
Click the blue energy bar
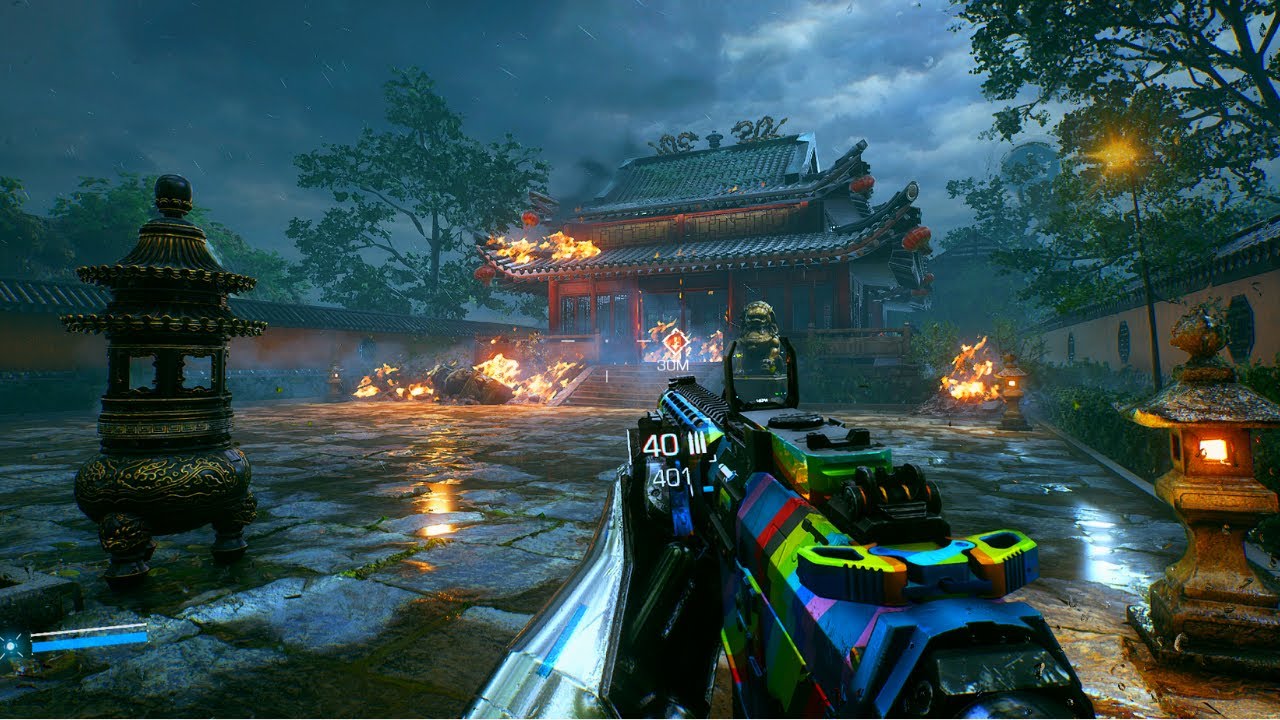[90, 643]
